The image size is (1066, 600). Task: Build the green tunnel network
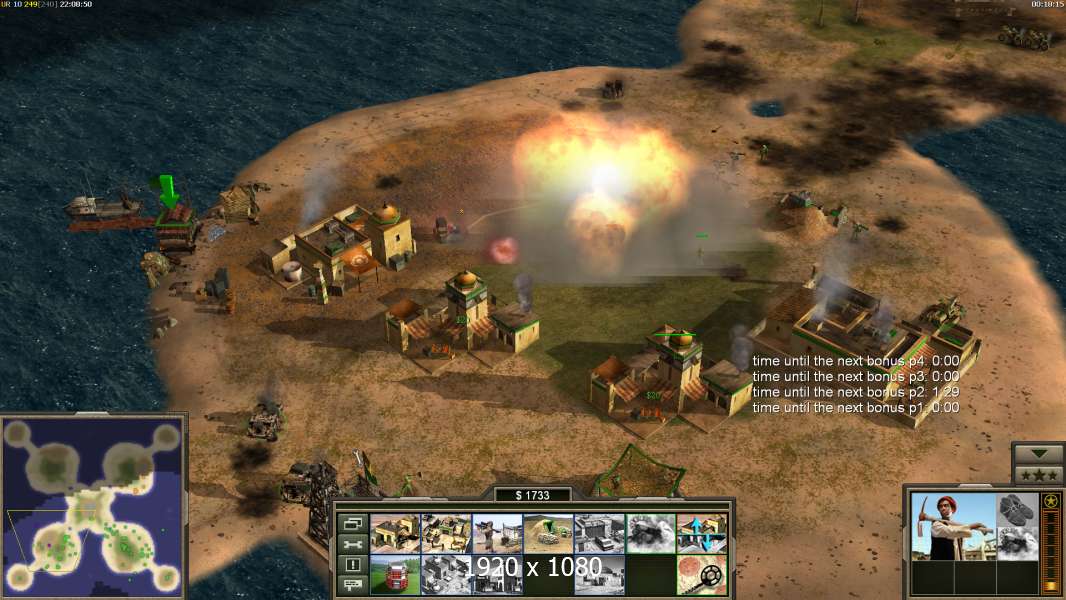(548, 533)
